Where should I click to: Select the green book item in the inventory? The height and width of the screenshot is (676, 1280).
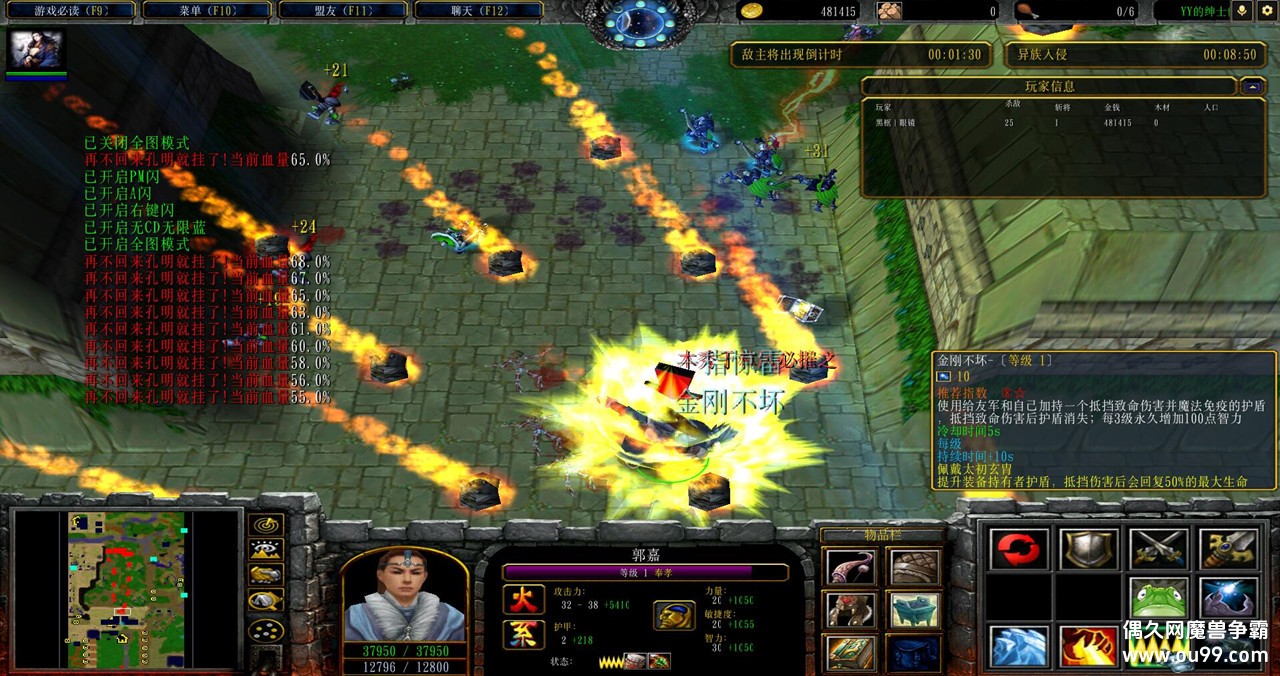pos(851,652)
